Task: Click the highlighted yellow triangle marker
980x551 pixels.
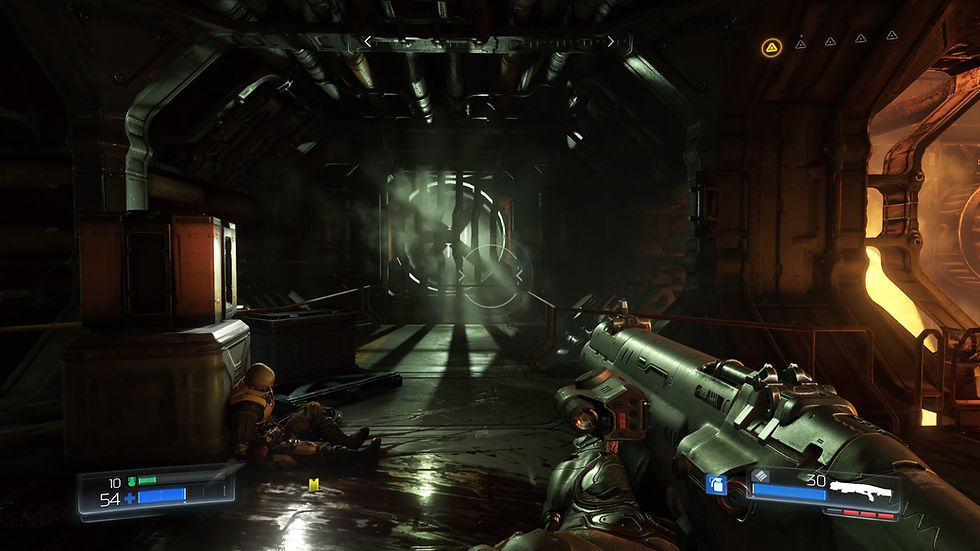Action: 770,46
